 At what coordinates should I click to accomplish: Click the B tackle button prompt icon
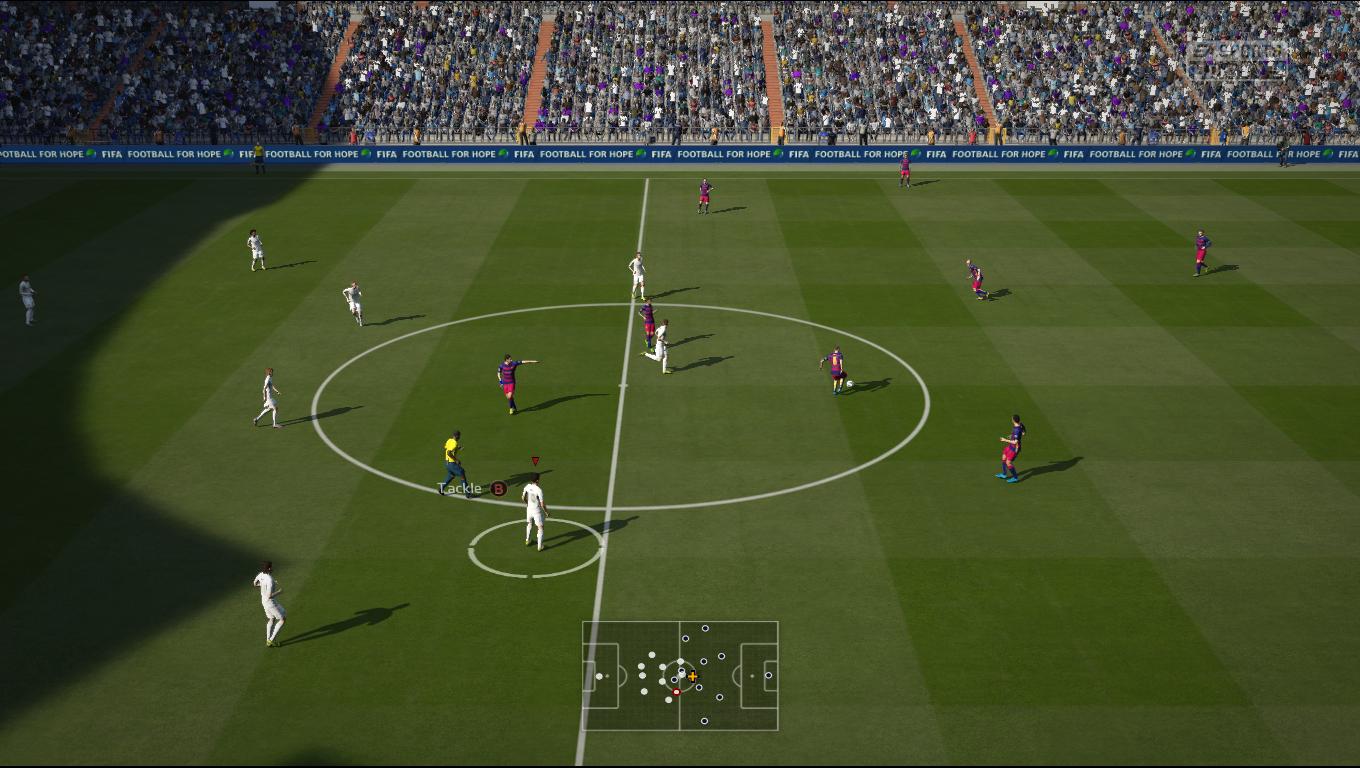pos(499,489)
